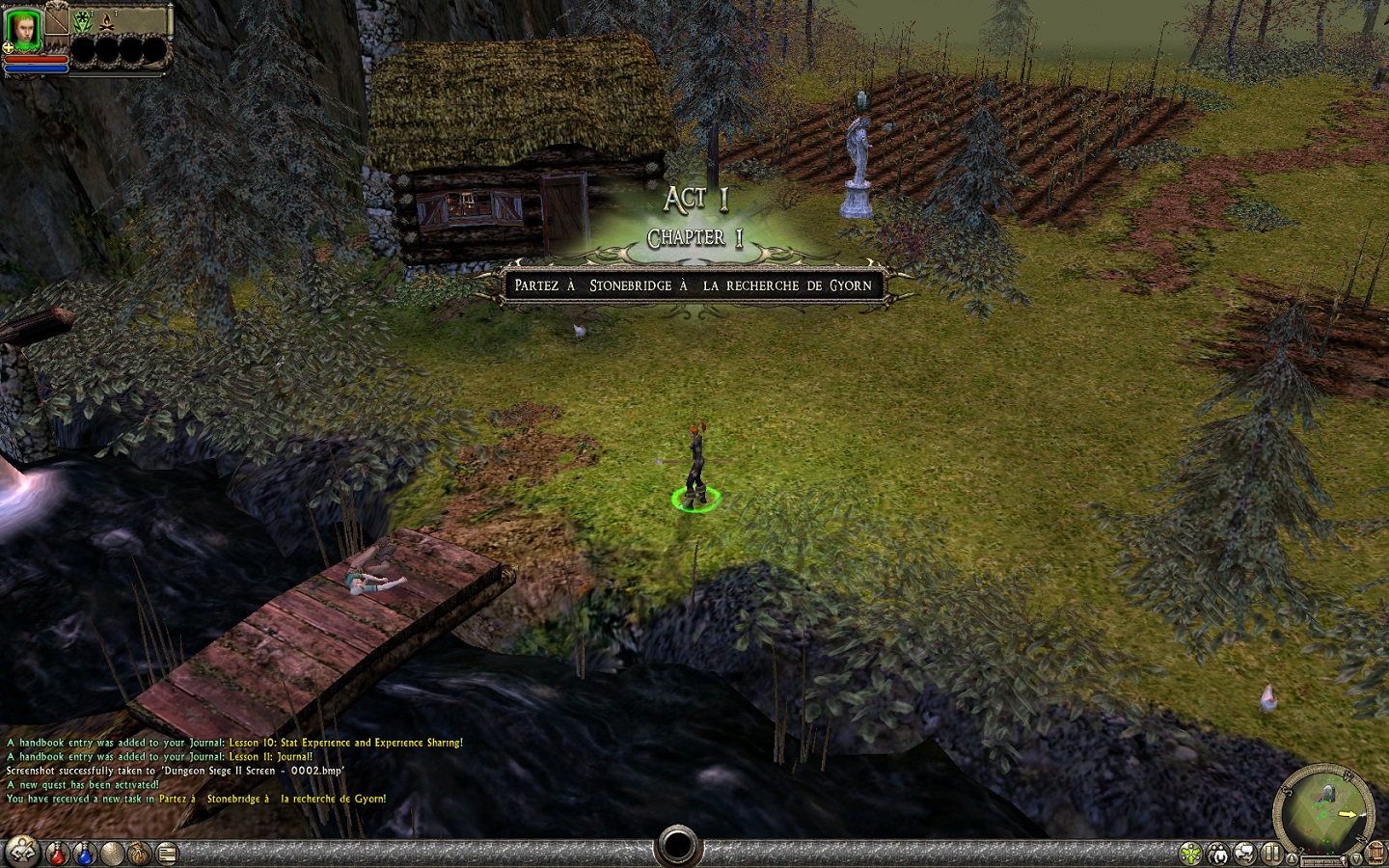
Task: Click the yellow plus beside the portrait
Action: tap(9, 46)
